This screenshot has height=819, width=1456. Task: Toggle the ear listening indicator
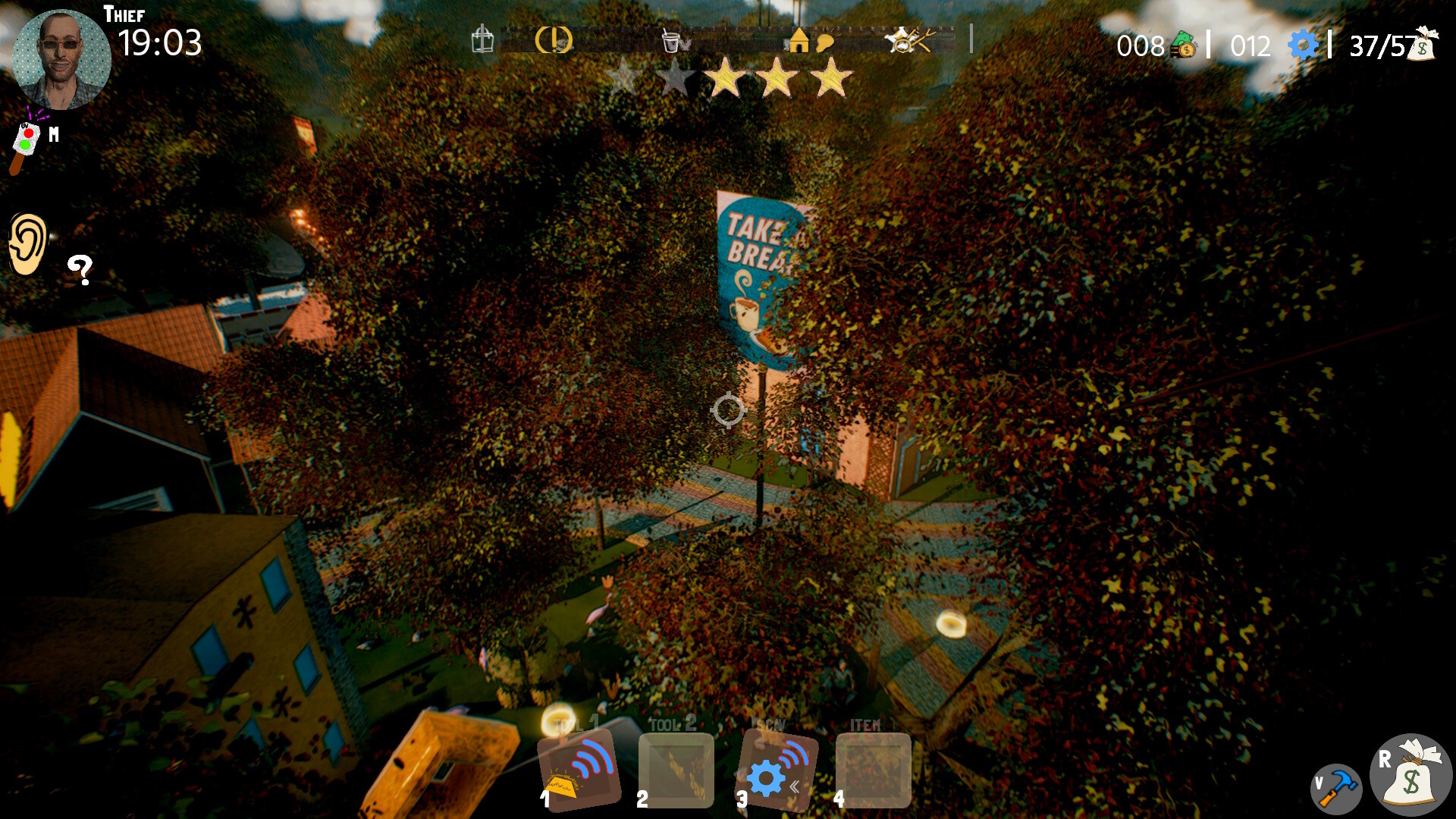click(28, 243)
